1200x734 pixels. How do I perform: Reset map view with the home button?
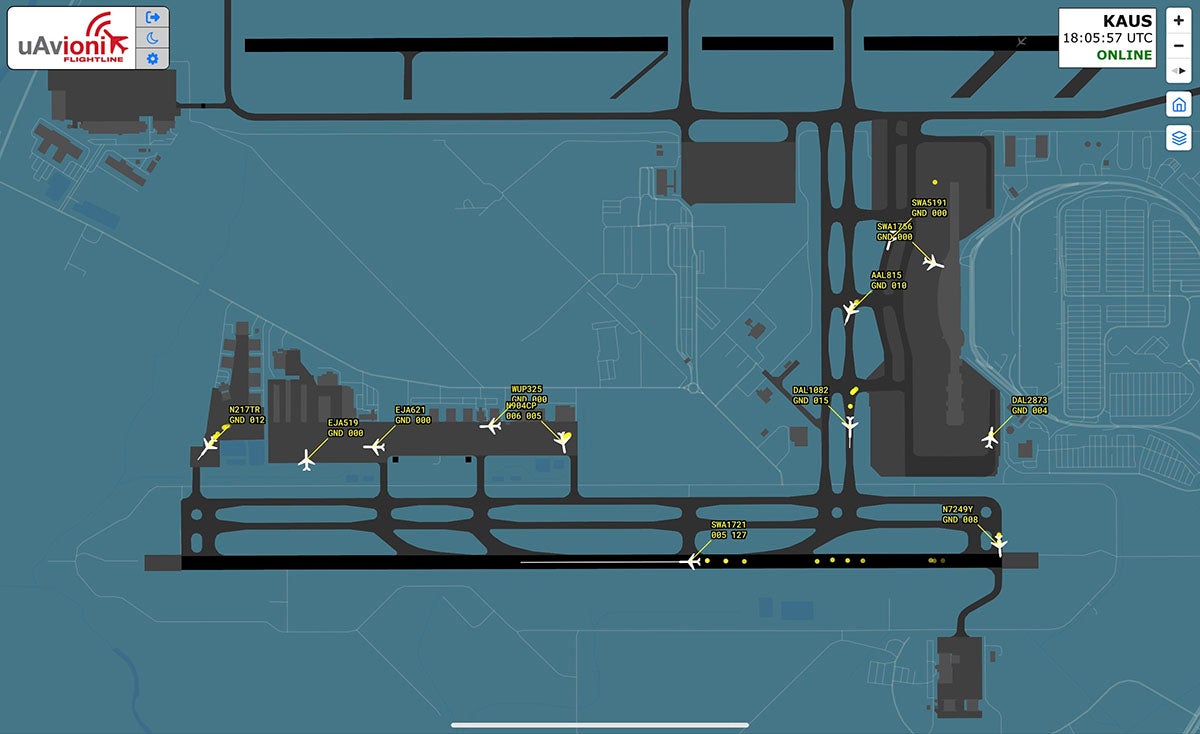[1178, 104]
